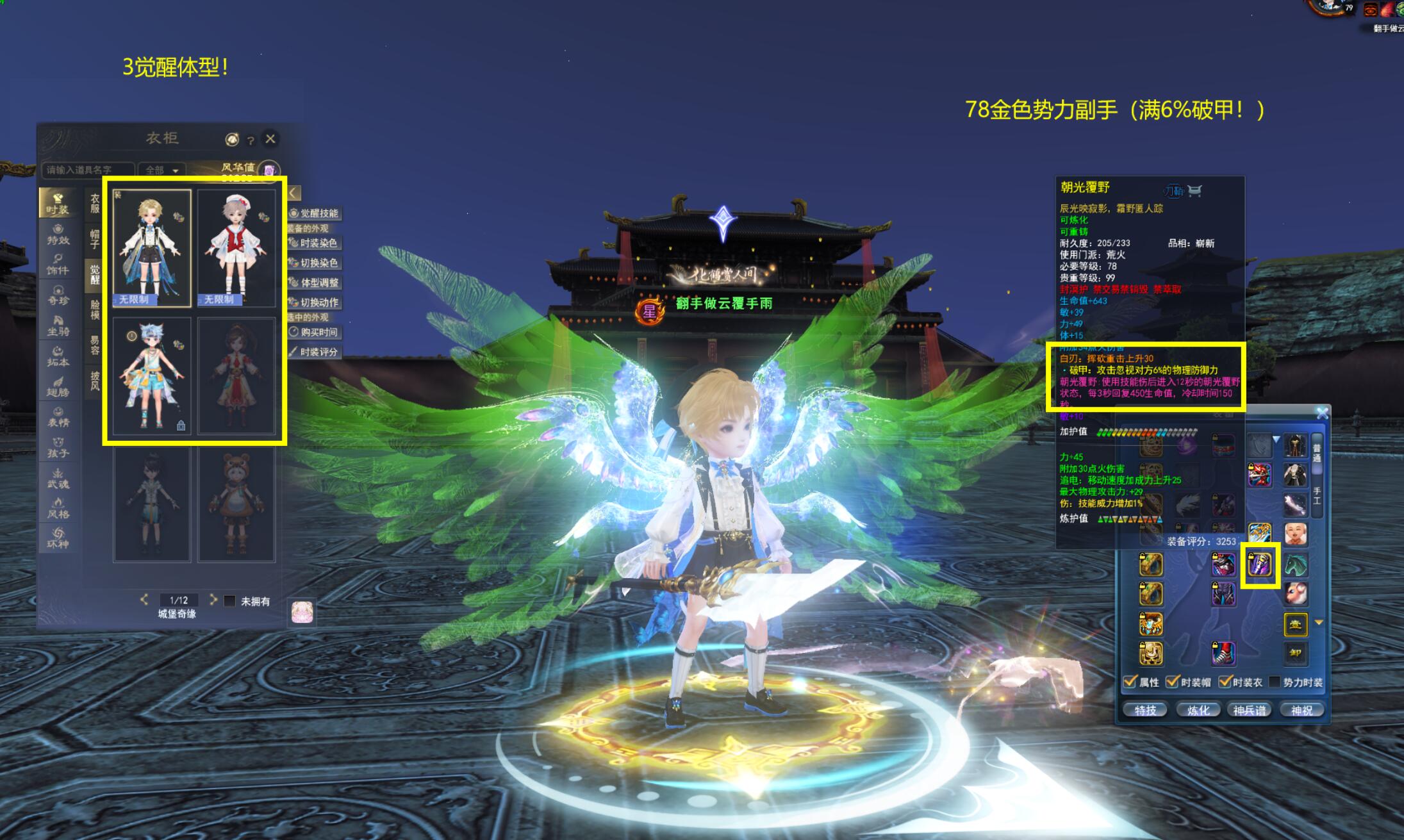Open the 神兵谱 weapon codex
Viewport: 1404px width, 840px height.
(1250, 710)
